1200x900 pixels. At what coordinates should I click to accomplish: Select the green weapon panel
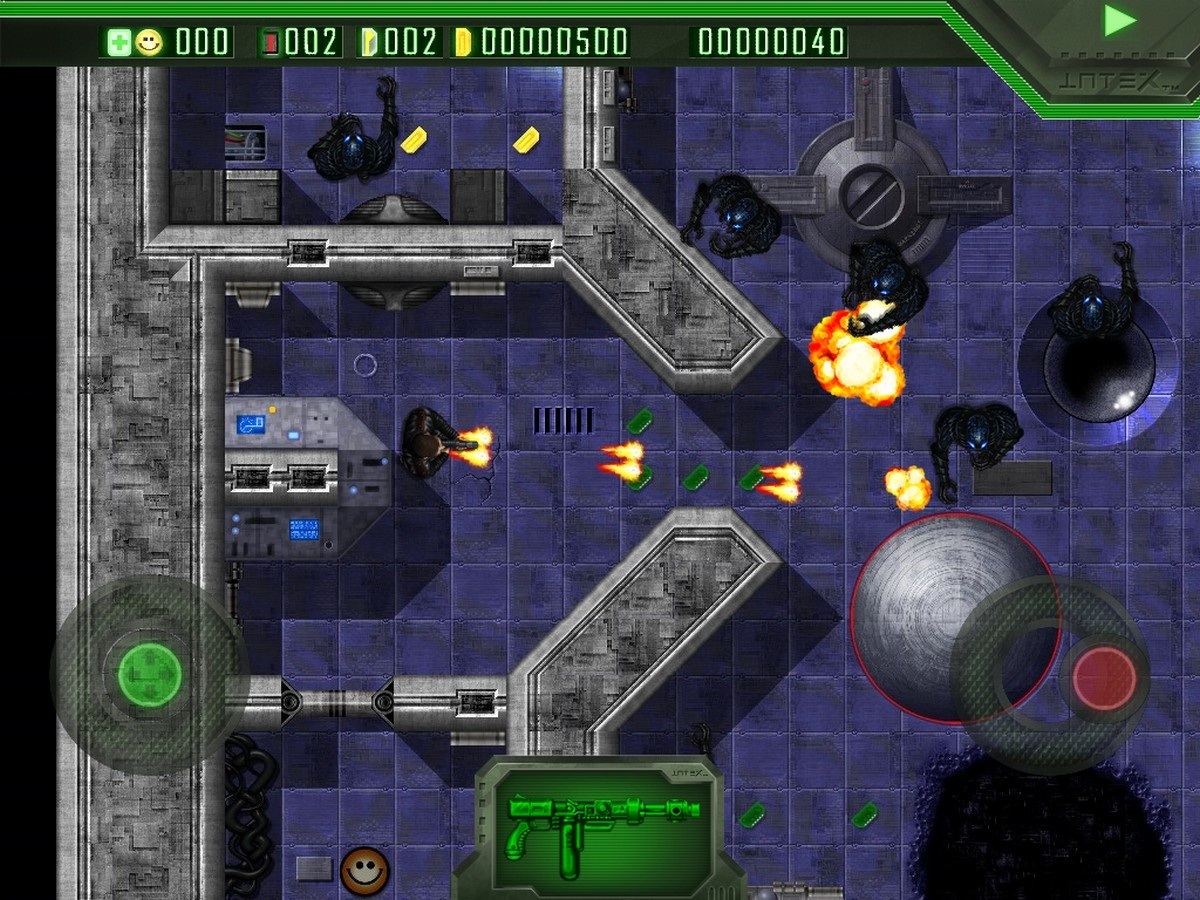598,826
